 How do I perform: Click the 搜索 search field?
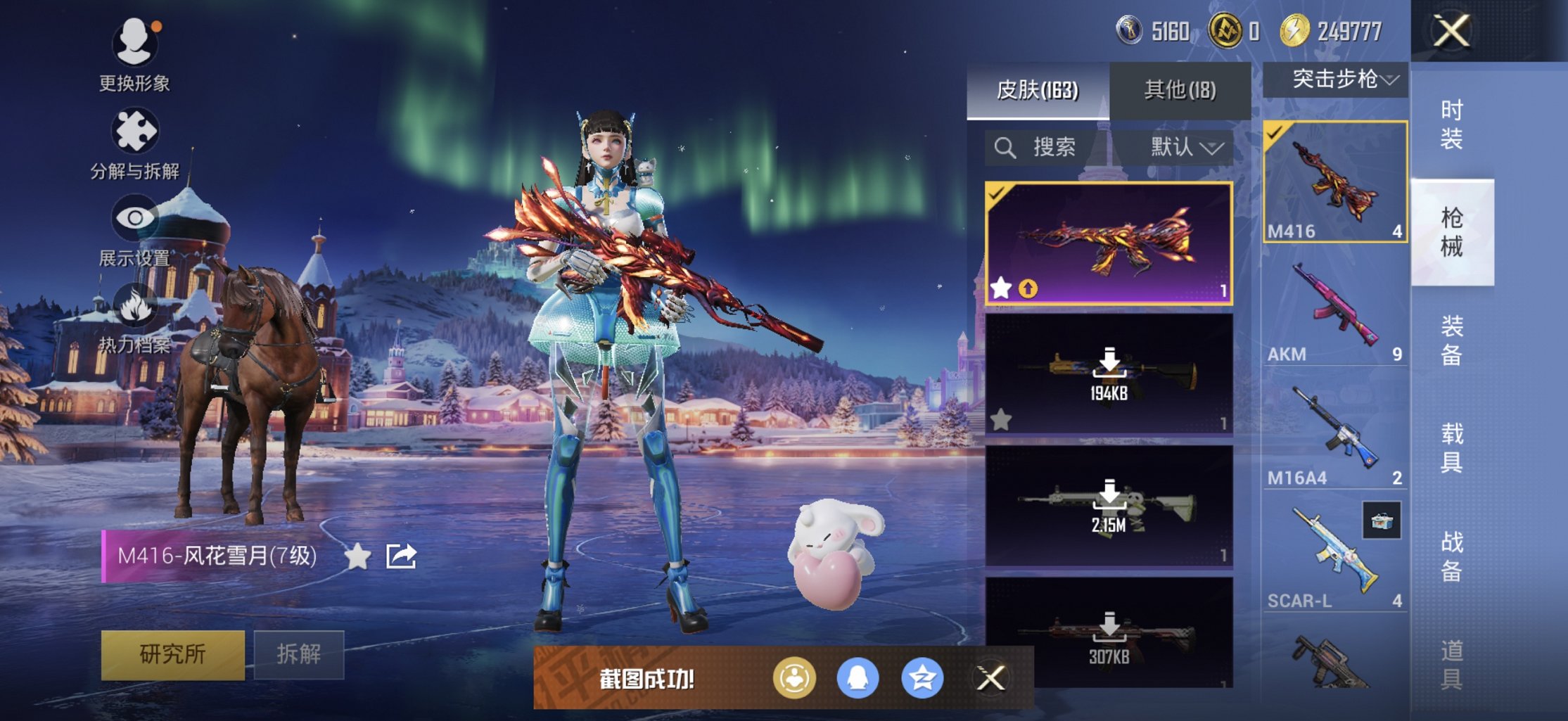click(x=1048, y=148)
